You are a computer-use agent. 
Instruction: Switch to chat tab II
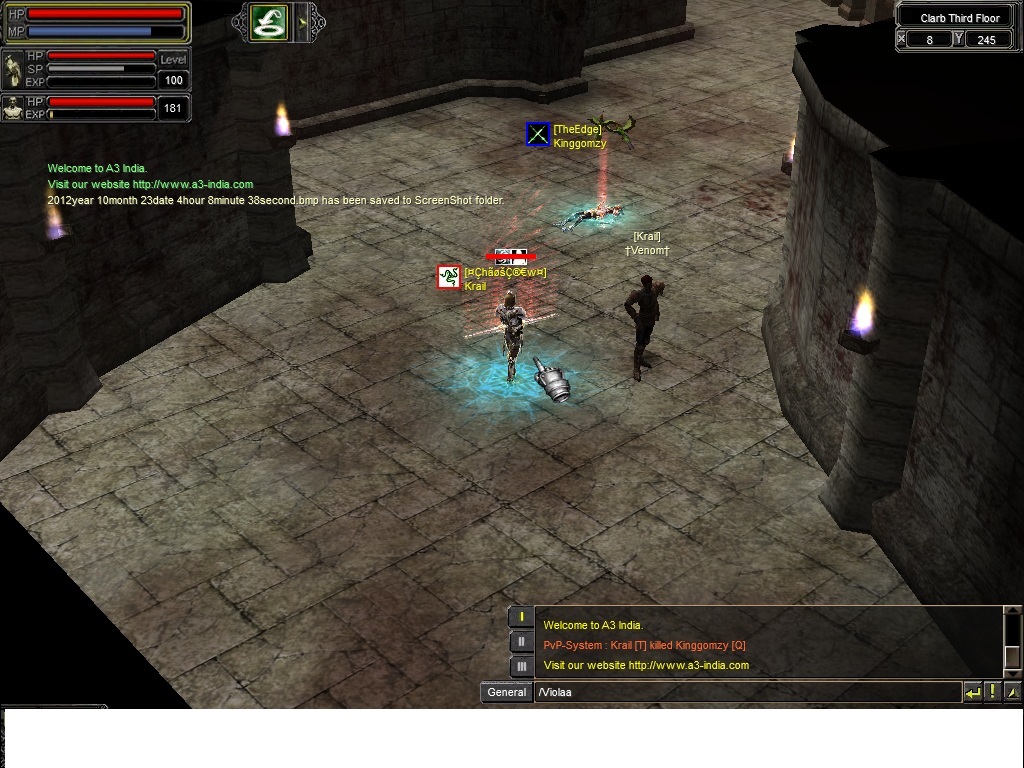[521, 642]
